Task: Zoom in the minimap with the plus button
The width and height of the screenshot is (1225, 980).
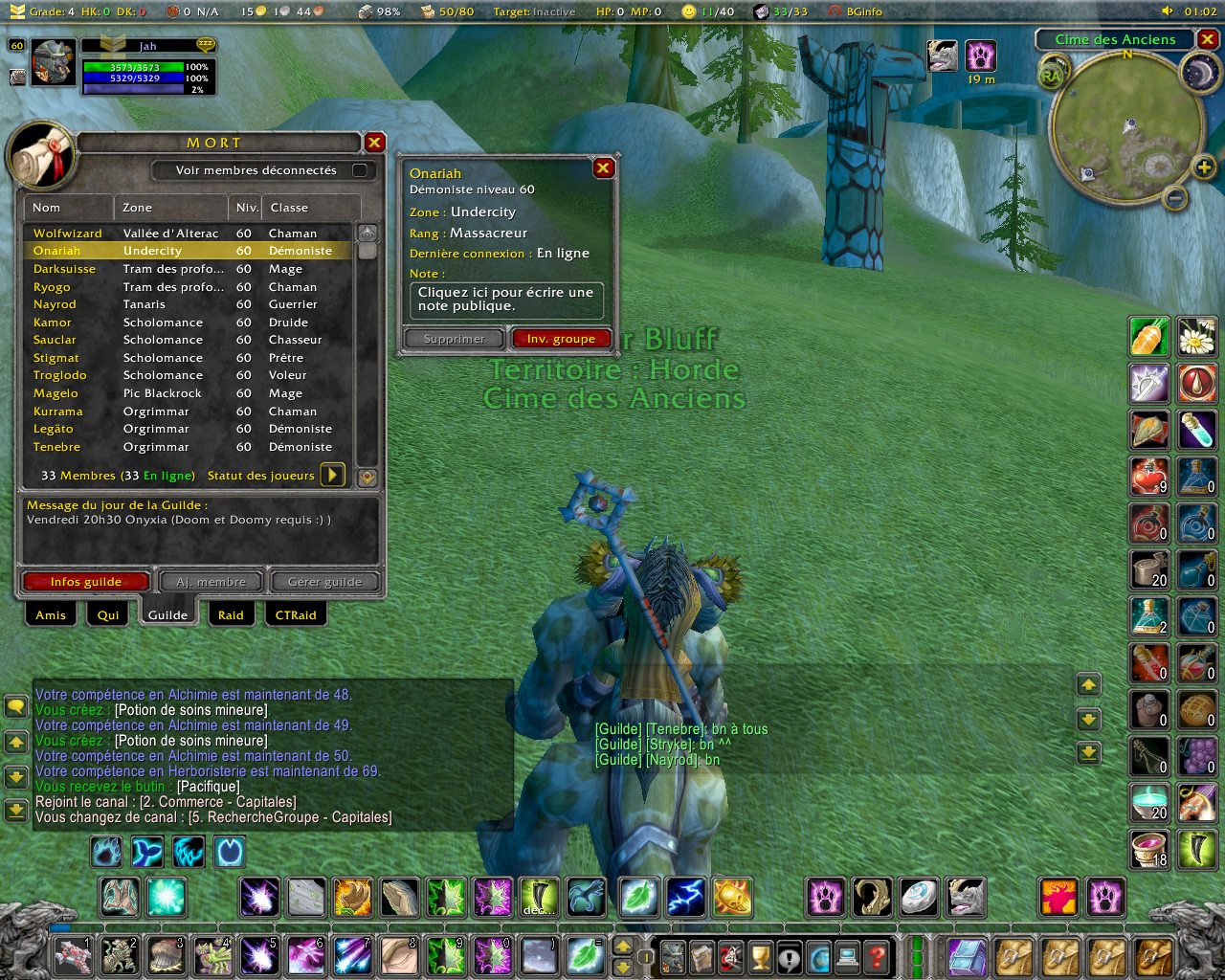Action: tap(1204, 168)
